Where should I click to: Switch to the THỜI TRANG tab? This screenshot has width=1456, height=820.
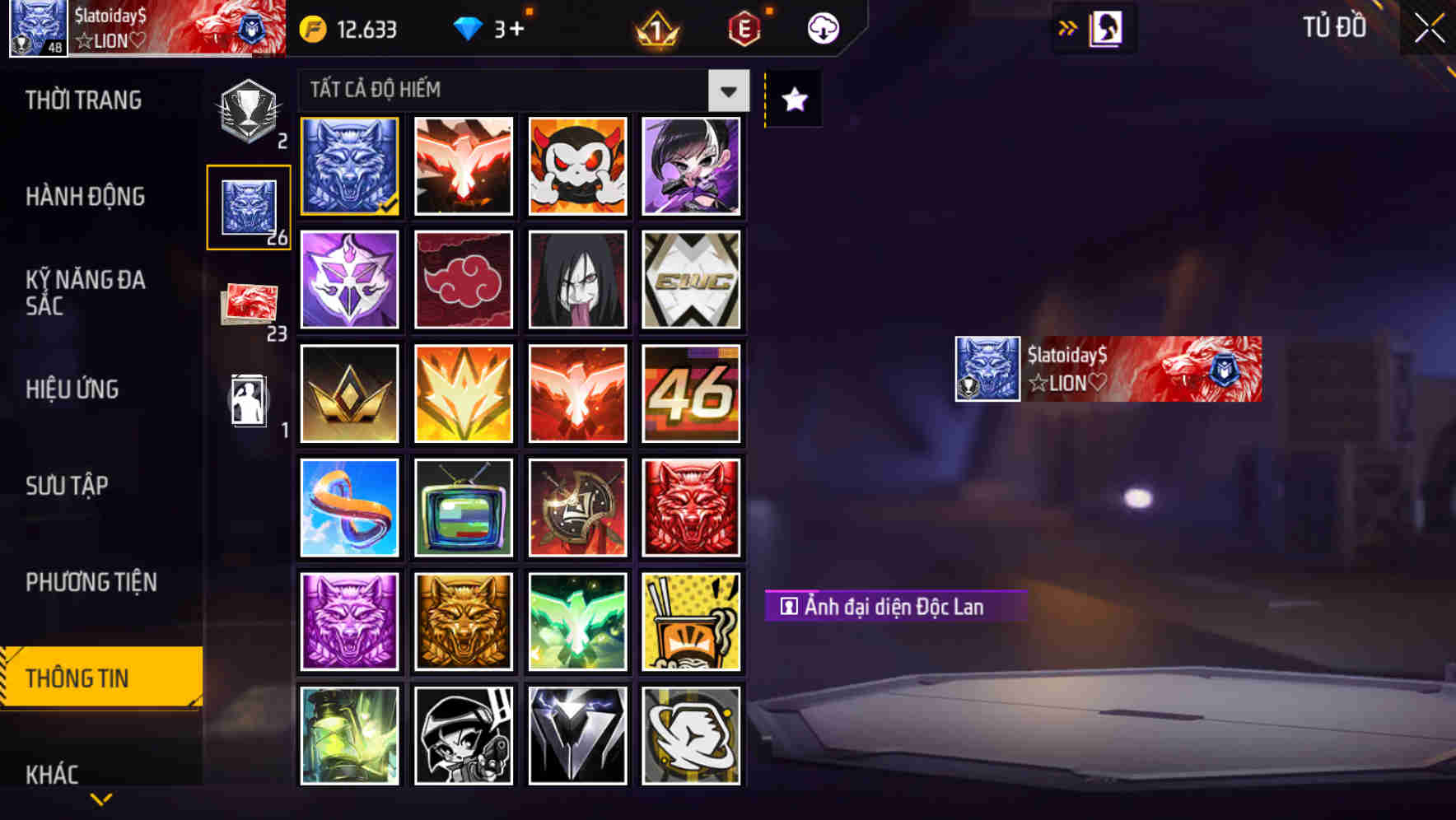82,100
